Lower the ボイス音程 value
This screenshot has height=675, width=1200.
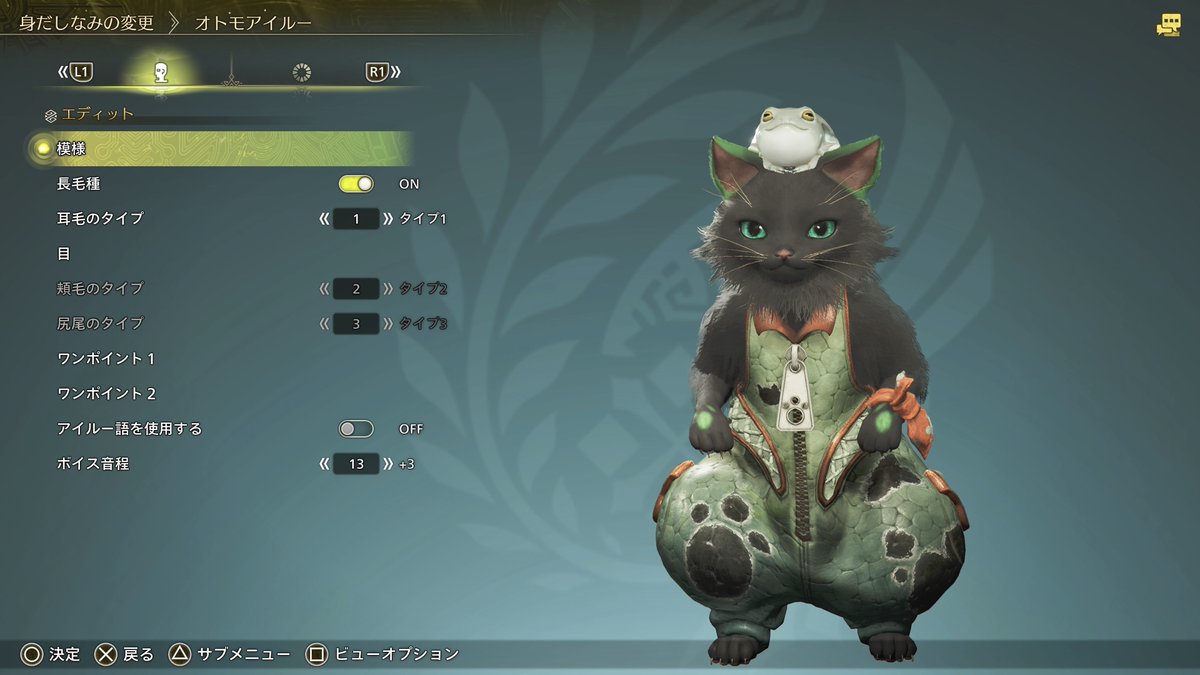pyautogui.click(x=324, y=464)
